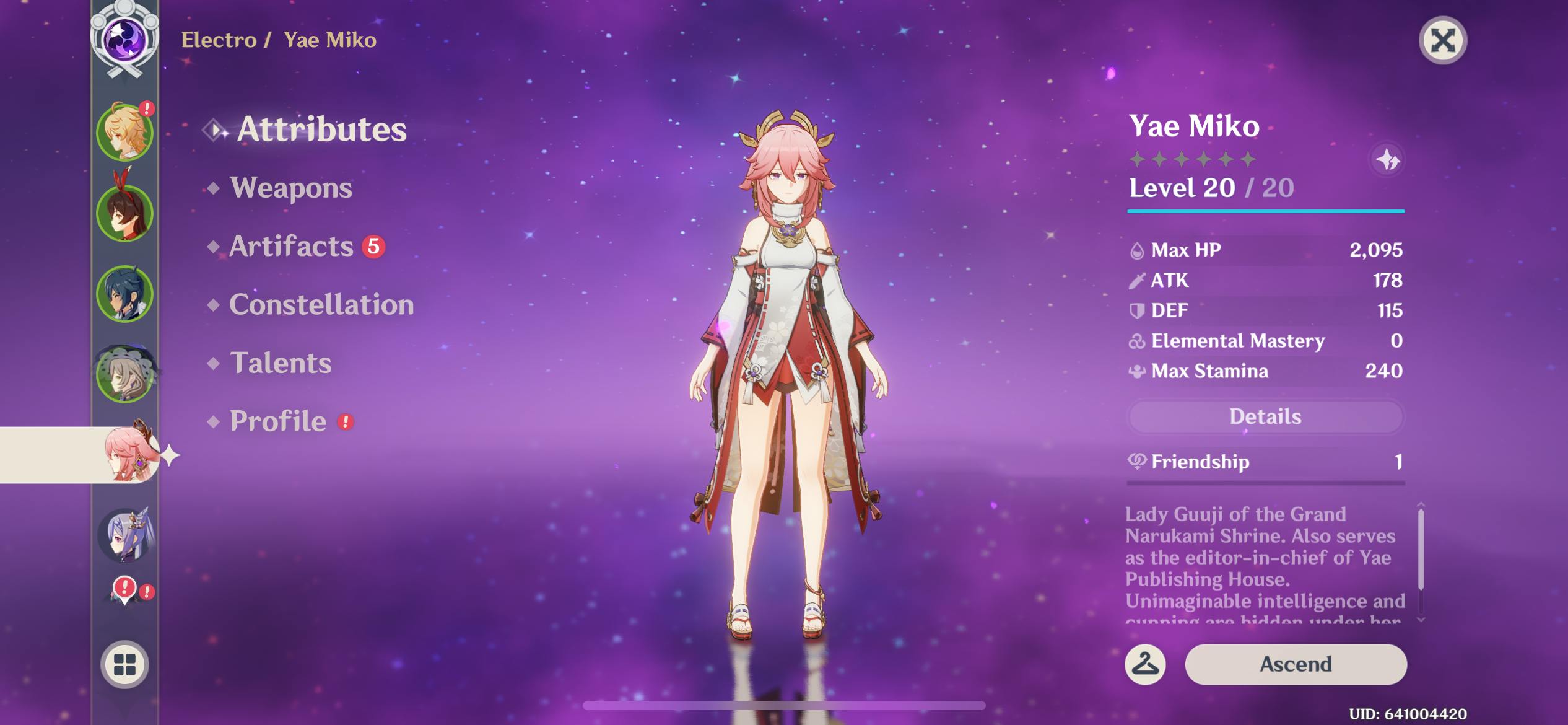Select Keqing's purple-haired portrait

coord(125,535)
